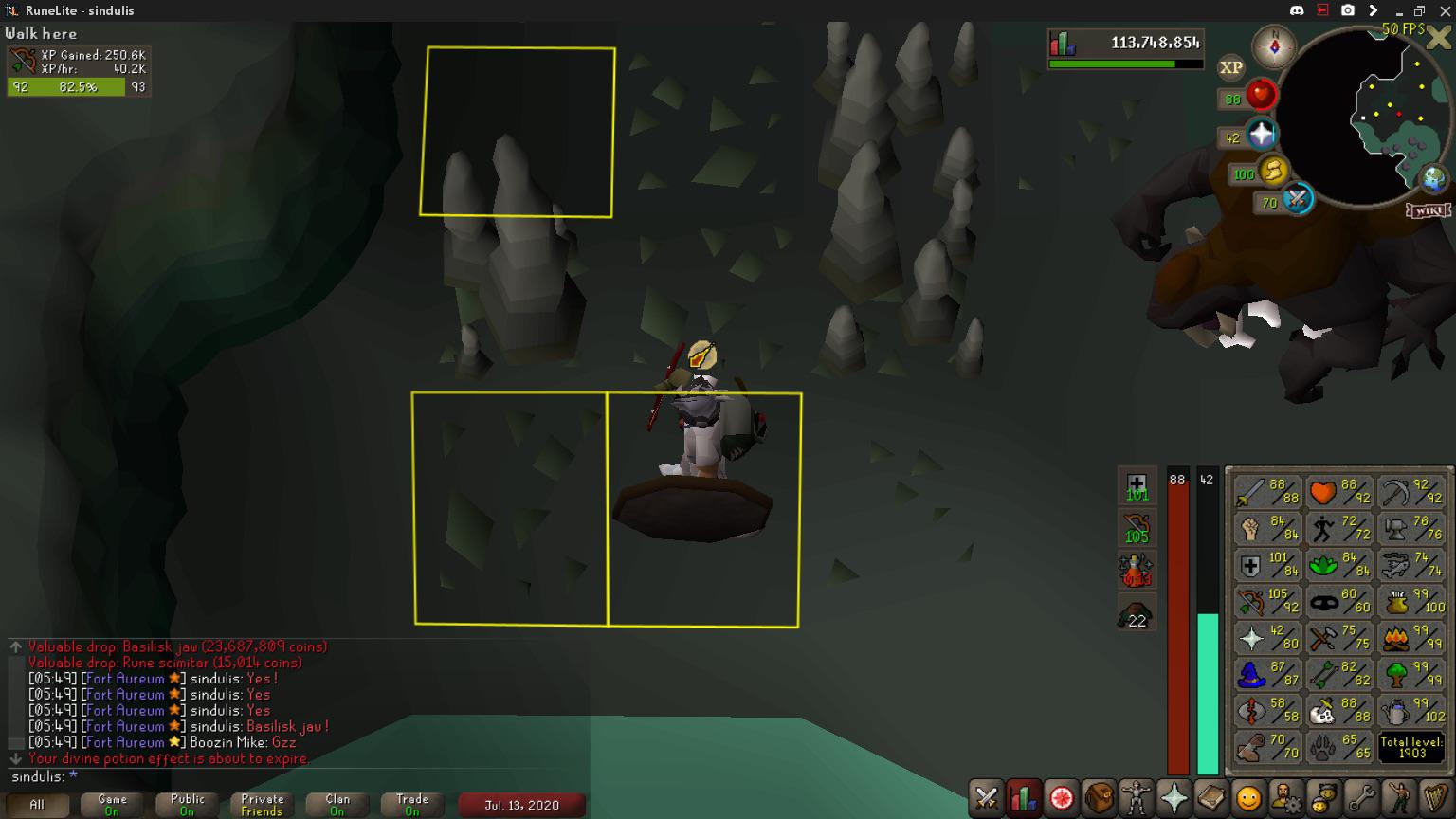The image size is (1456, 819).
Task: Toggle Public chat filter
Action: pos(186,804)
